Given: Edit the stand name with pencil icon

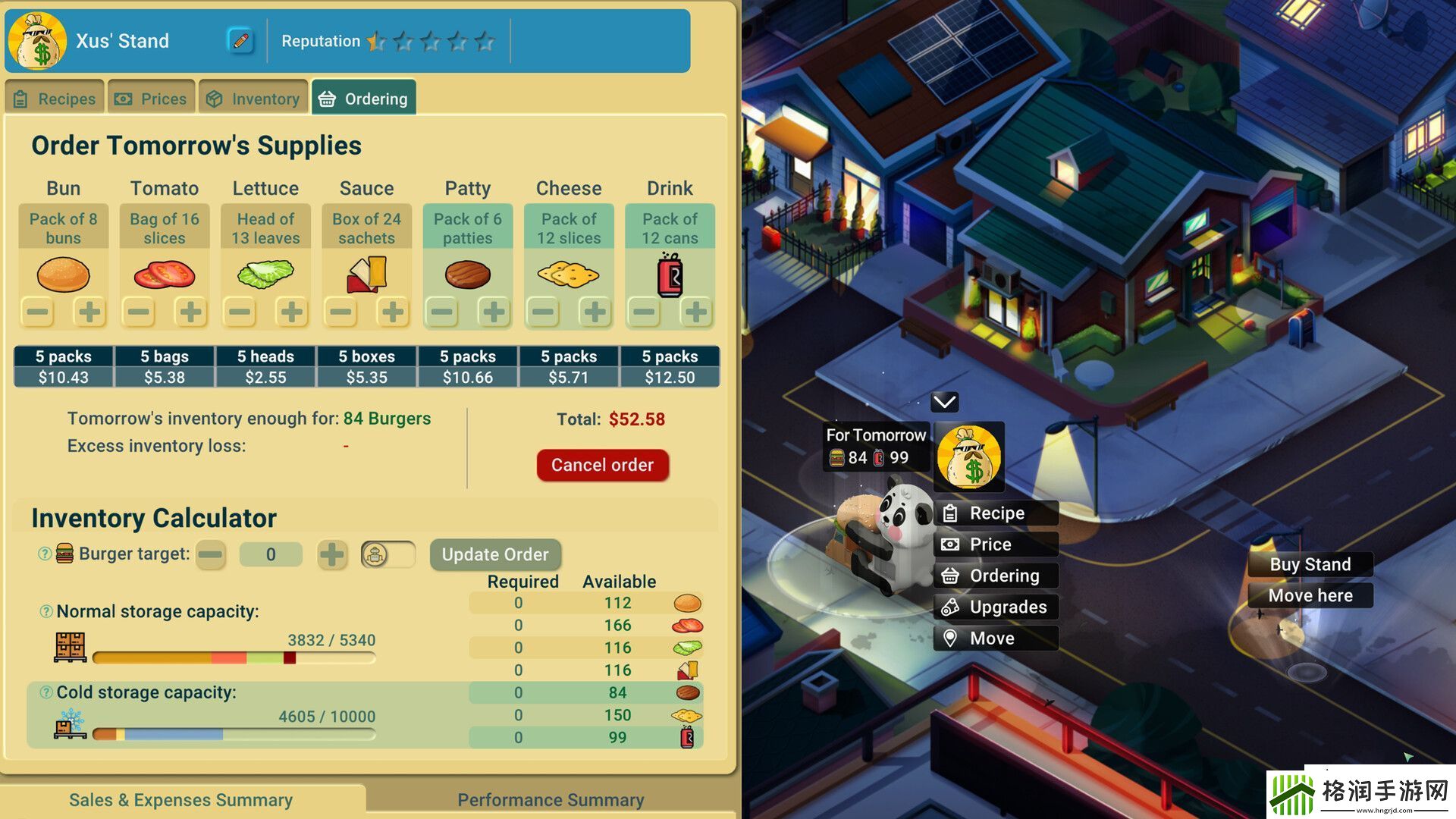Looking at the screenshot, I should click(x=240, y=41).
